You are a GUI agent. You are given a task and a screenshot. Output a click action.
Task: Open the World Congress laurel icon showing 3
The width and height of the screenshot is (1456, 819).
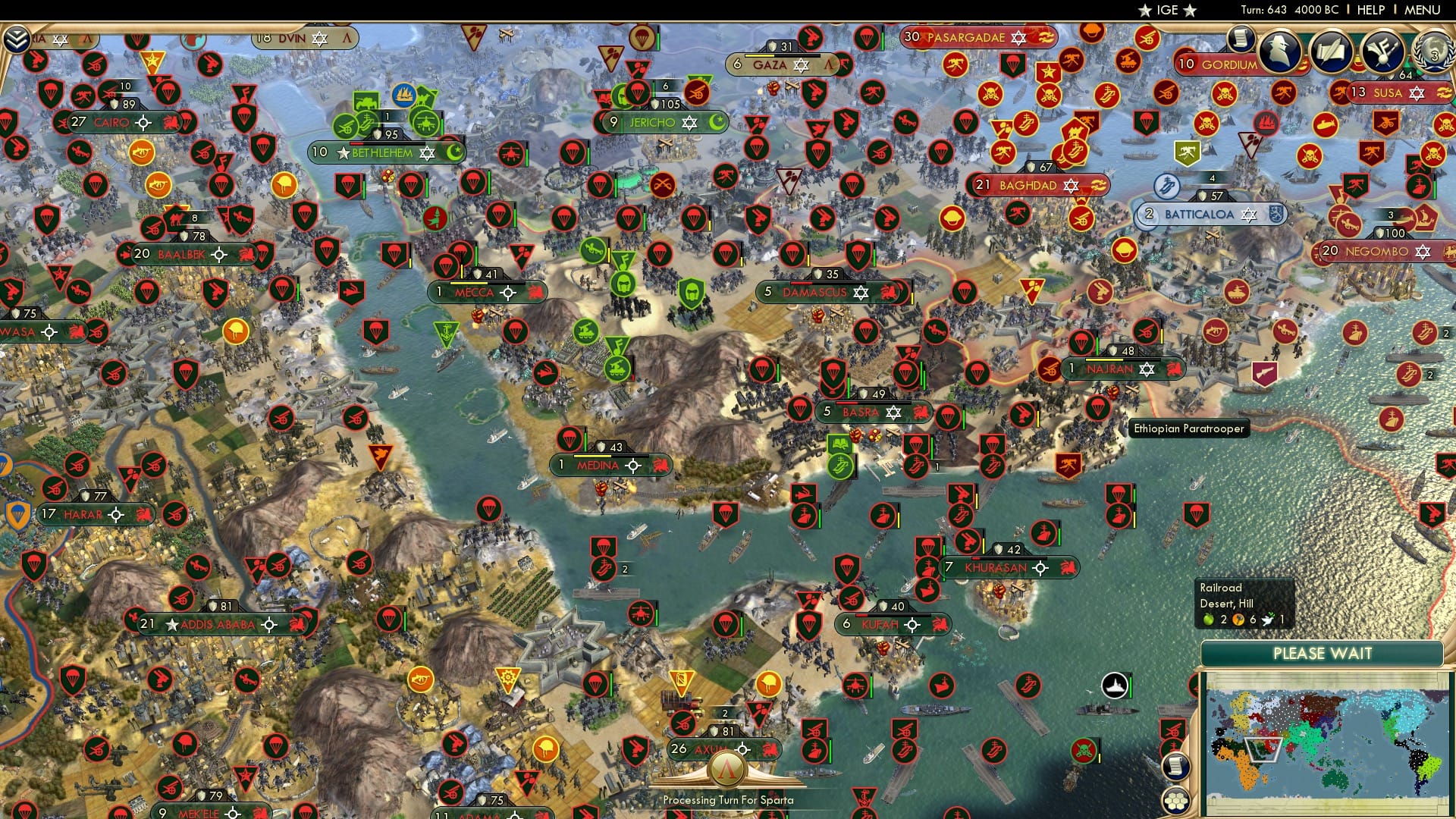[x=1434, y=53]
